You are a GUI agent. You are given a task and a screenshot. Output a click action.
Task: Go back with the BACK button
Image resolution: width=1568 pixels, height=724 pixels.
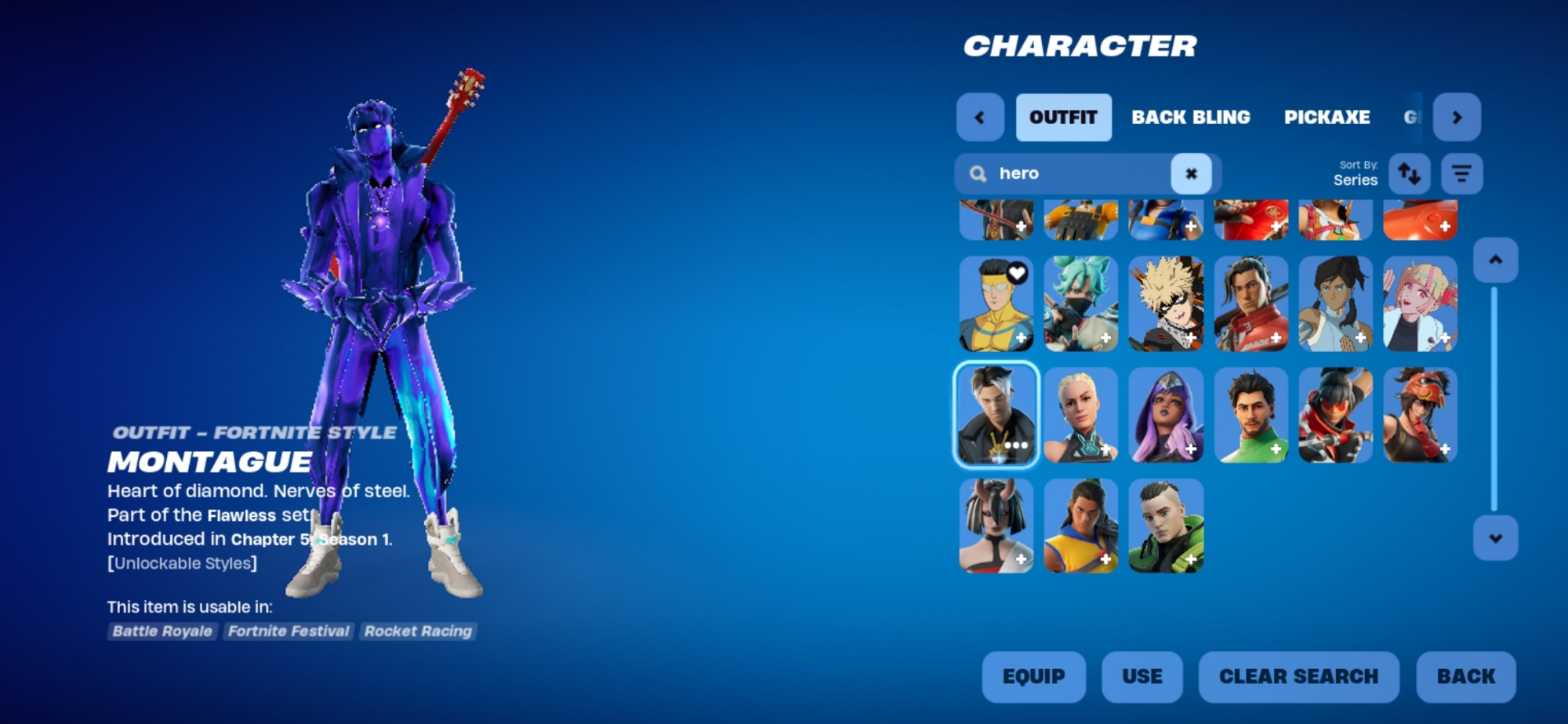pos(1465,676)
